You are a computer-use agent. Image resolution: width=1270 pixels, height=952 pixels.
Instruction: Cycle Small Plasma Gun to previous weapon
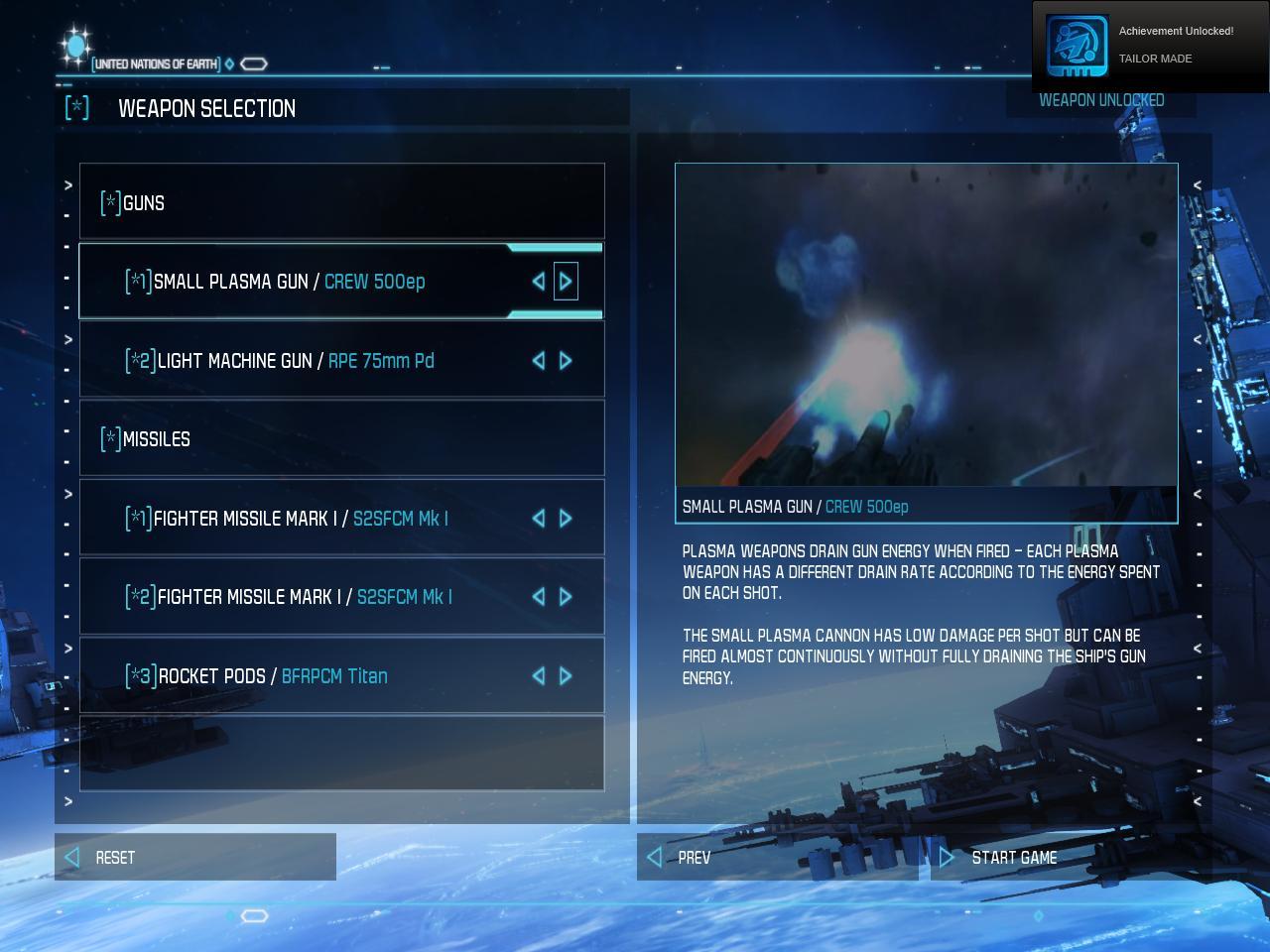click(x=539, y=282)
